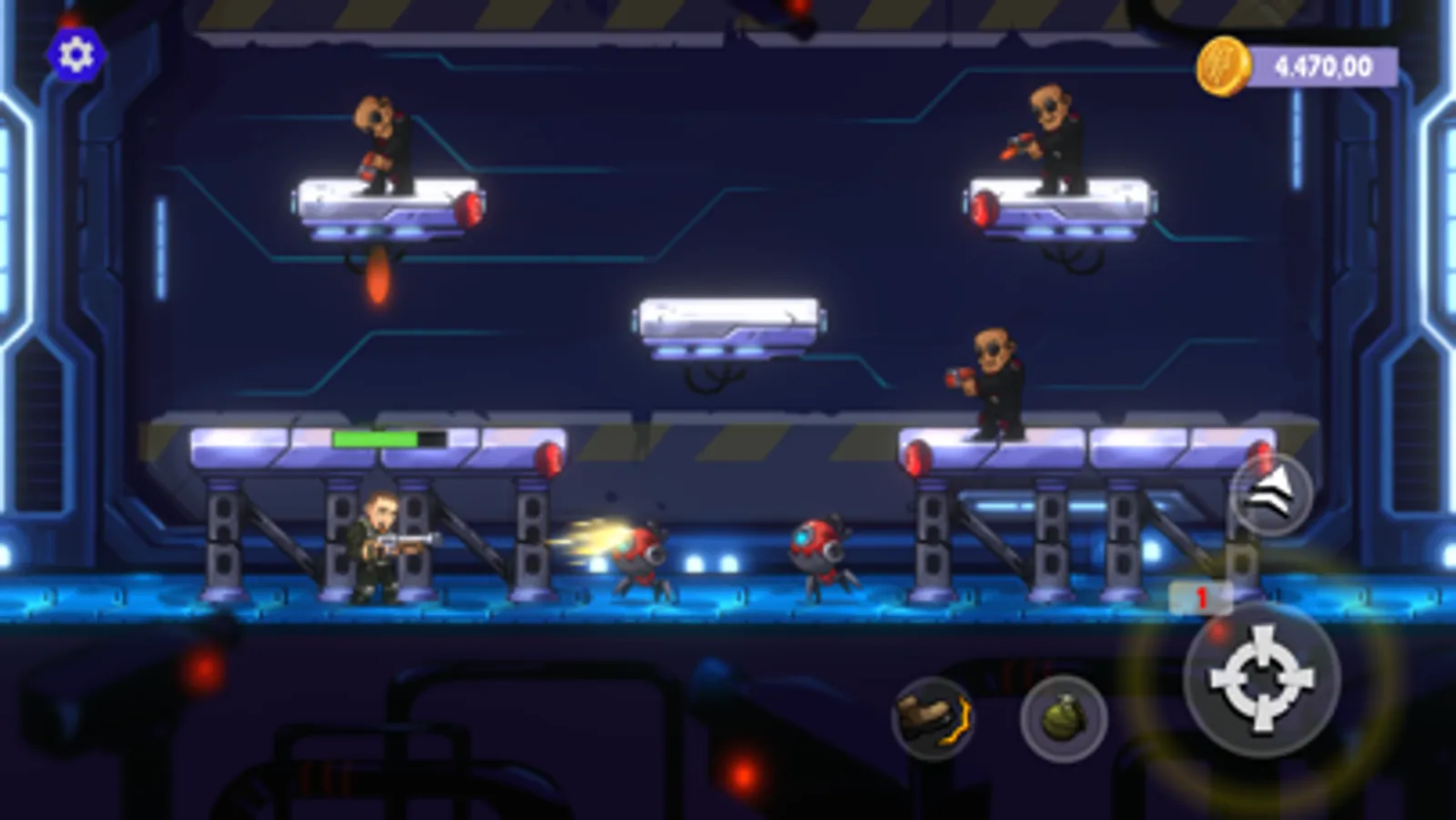Click the currency display panel

click(1302, 64)
